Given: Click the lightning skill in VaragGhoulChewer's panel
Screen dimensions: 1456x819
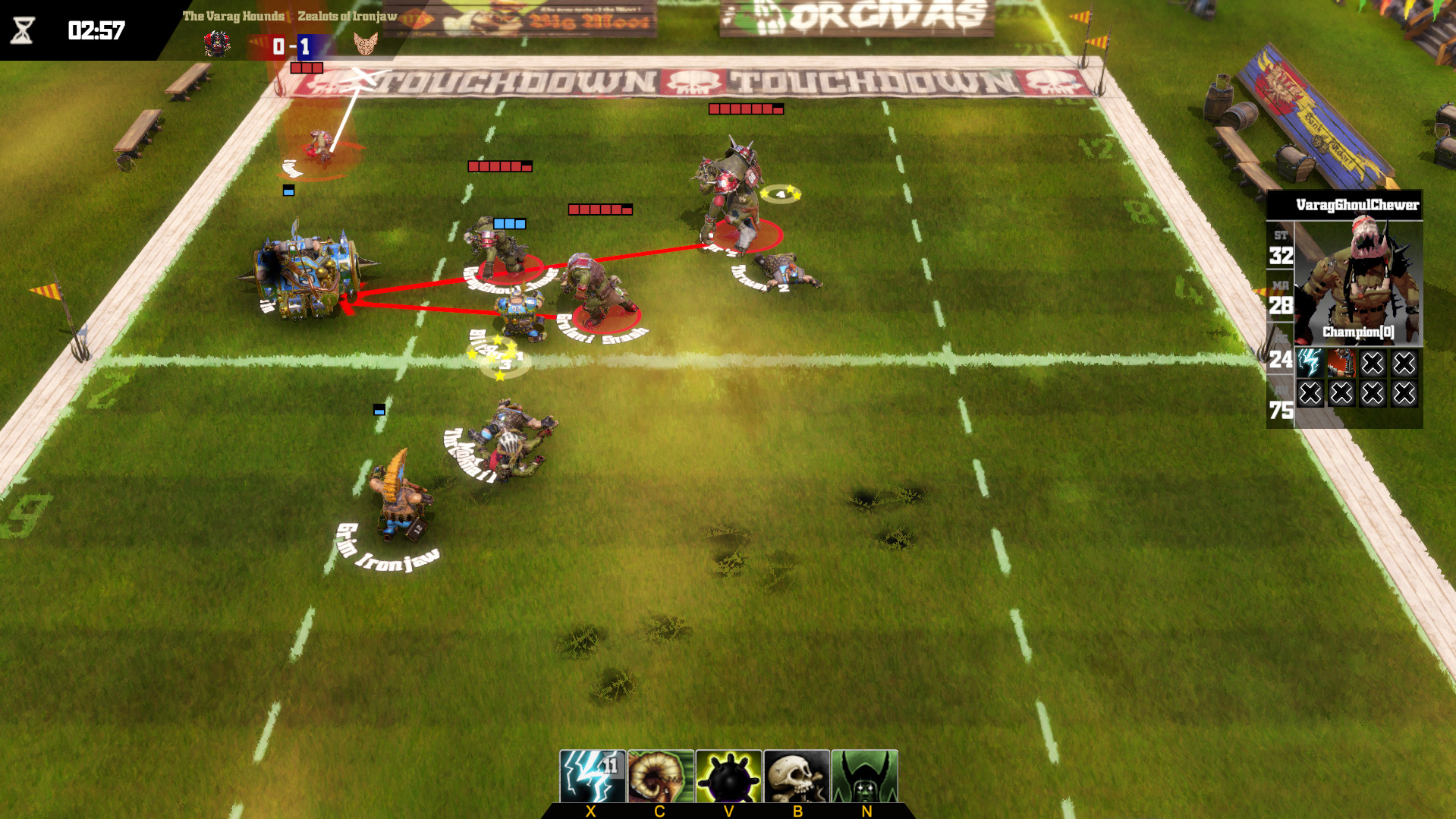Looking at the screenshot, I should coord(1312,362).
